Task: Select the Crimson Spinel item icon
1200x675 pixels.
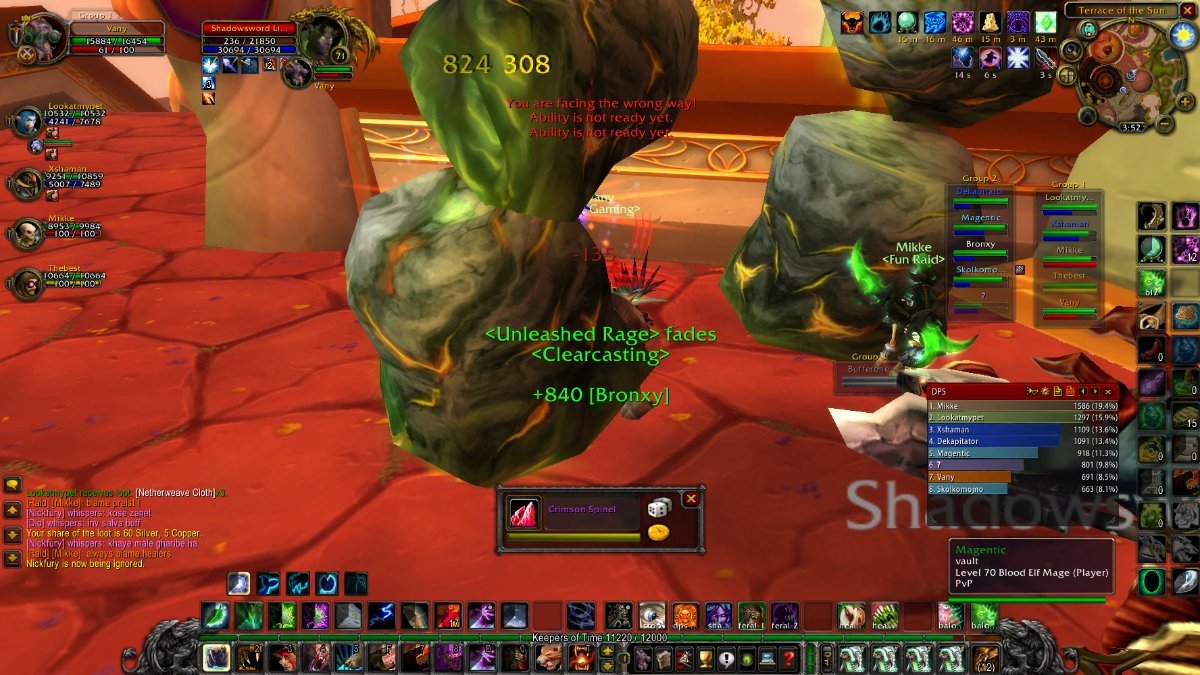Action: tap(524, 512)
